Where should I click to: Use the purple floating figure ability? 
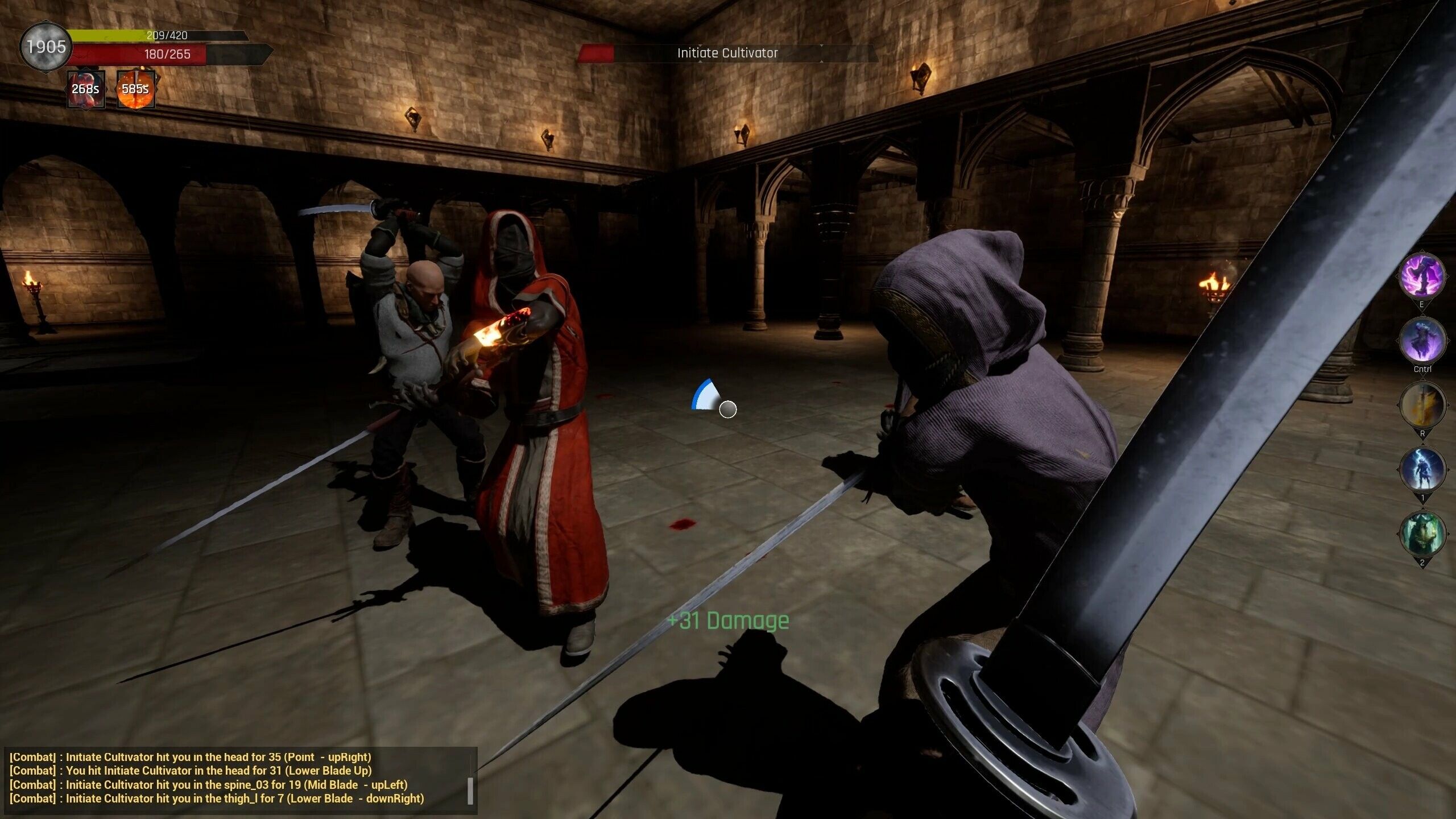[x=1421, y=340]
